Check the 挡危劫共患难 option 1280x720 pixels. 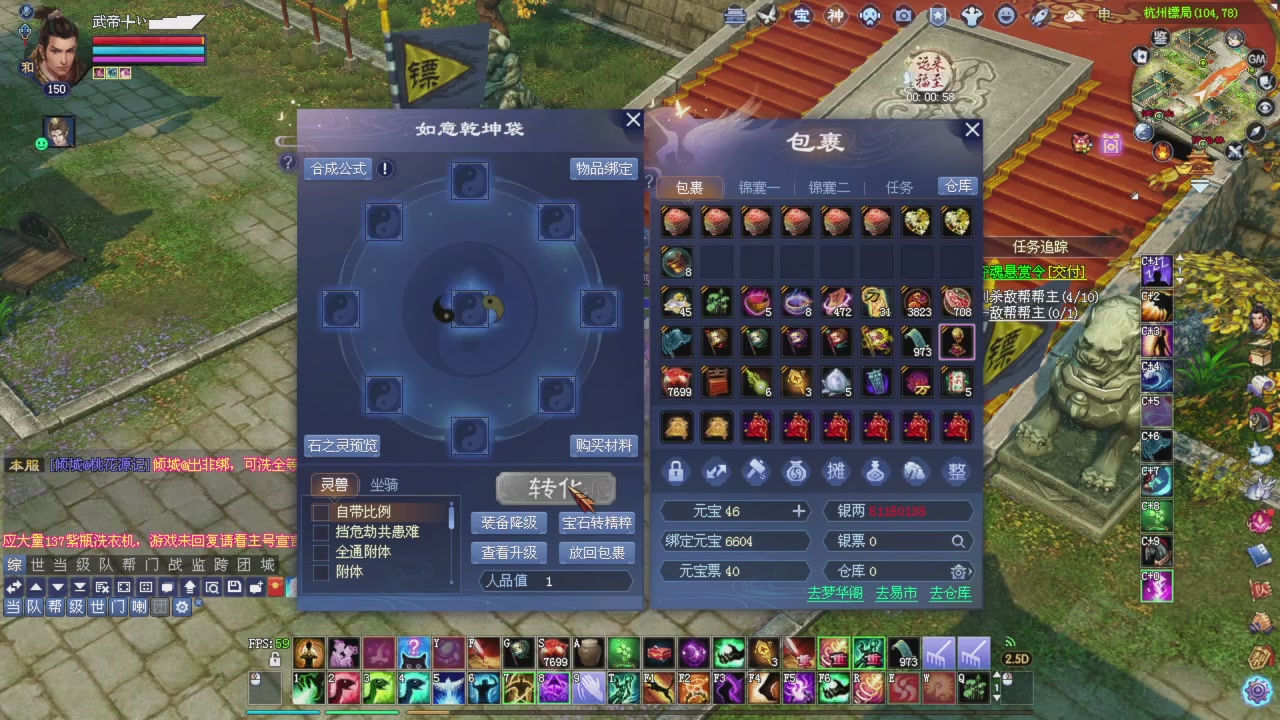coord(321,531)
